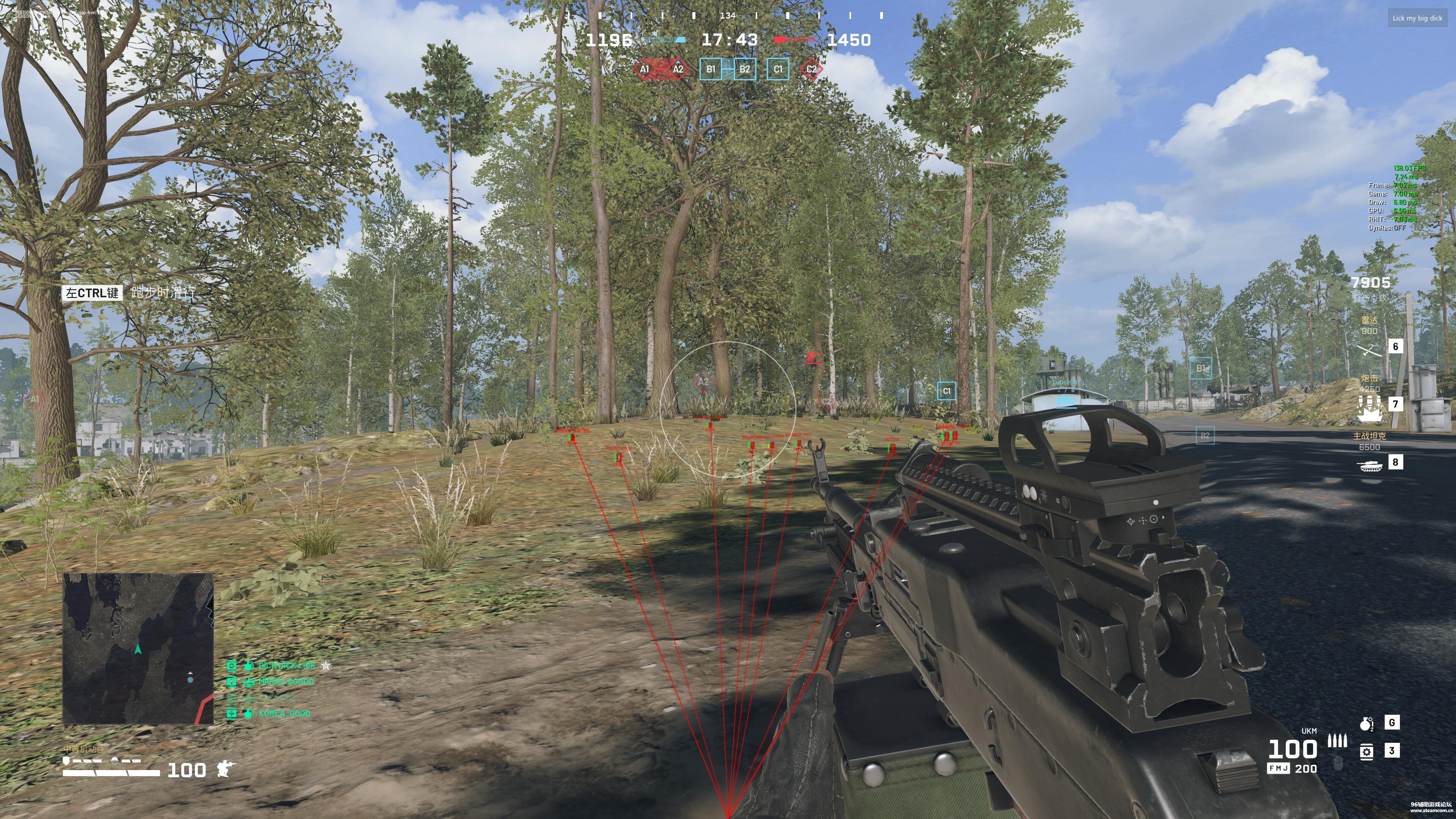This screenshot has height=819, width=1456.
Task: Toggle the four-bullet fire mode icon
Action: (x=1337, y=741)
